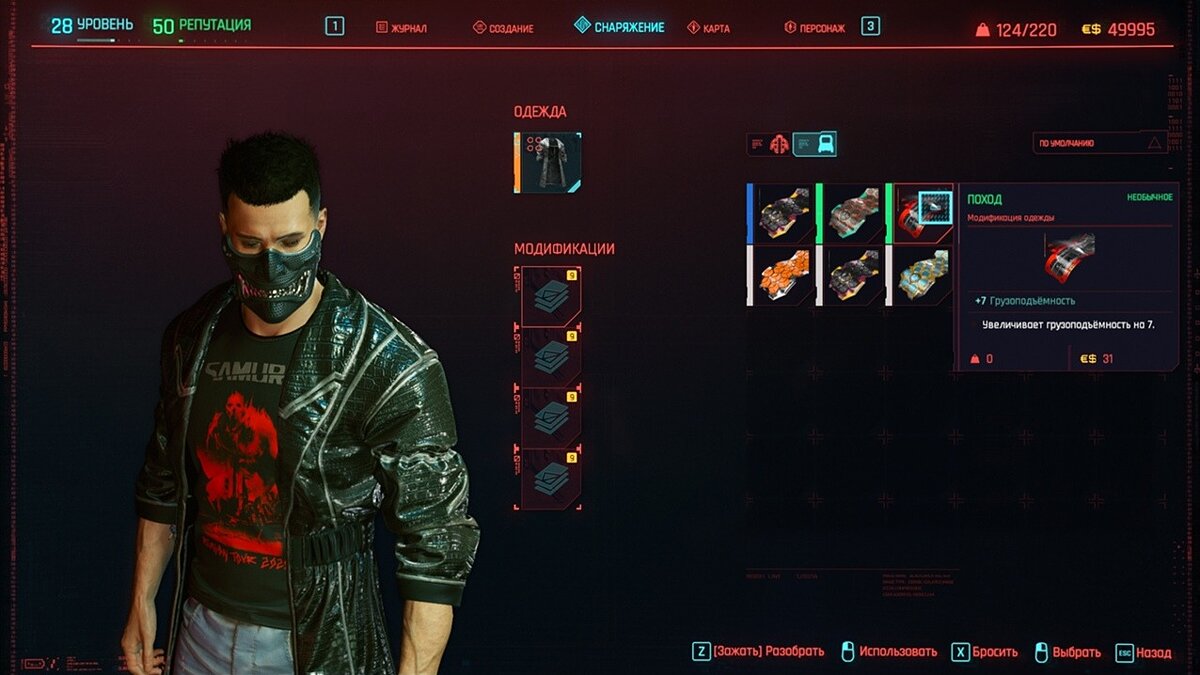1200x675 pixels.
Task: Select the white-rarity black and yellow mod
Action: point(852,275)
